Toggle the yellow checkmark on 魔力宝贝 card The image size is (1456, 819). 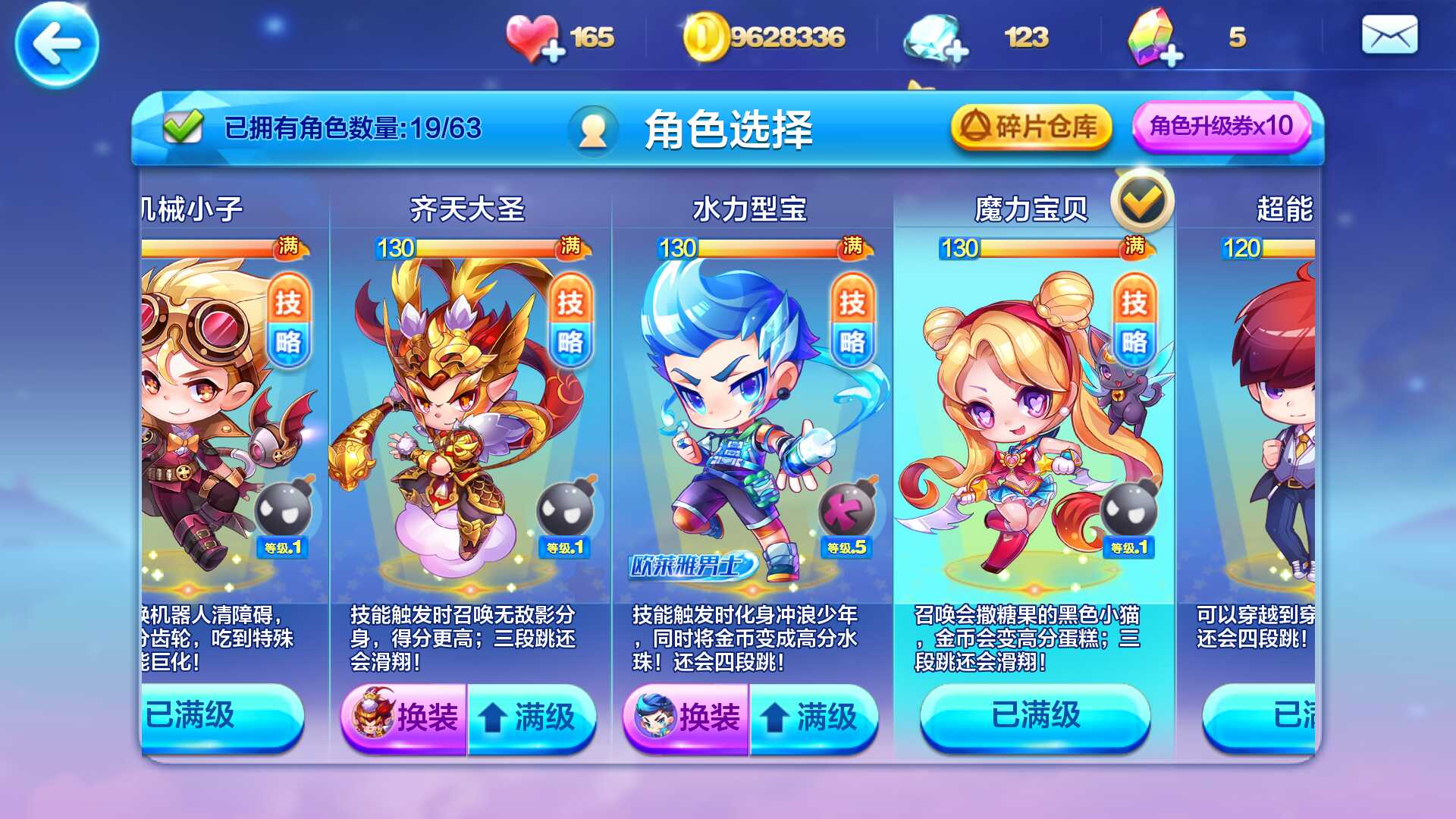[x=1144, y=200]
